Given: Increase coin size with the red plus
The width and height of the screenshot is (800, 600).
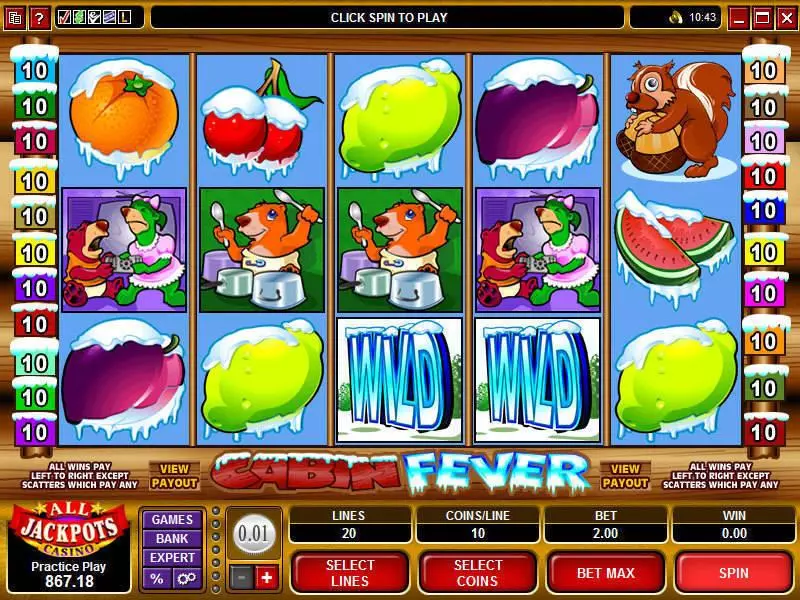Looking at the screenshot, I should pyautogui.click(x=266, y=577).
